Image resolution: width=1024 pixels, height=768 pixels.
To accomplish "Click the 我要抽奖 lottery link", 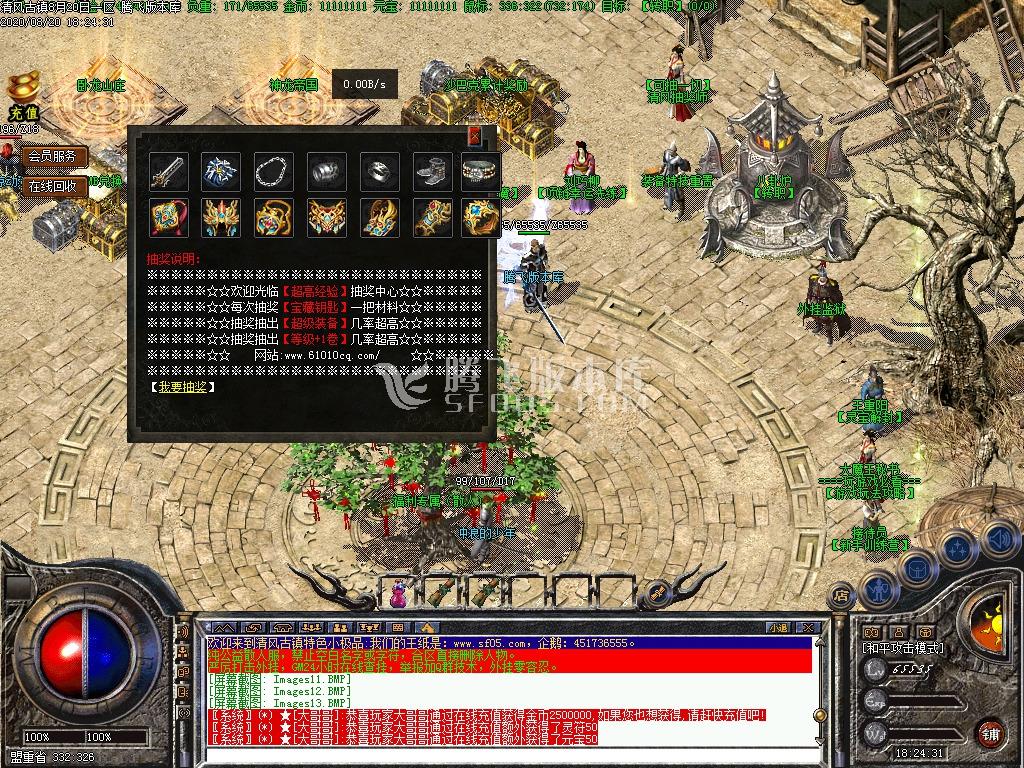I will 182,386.
